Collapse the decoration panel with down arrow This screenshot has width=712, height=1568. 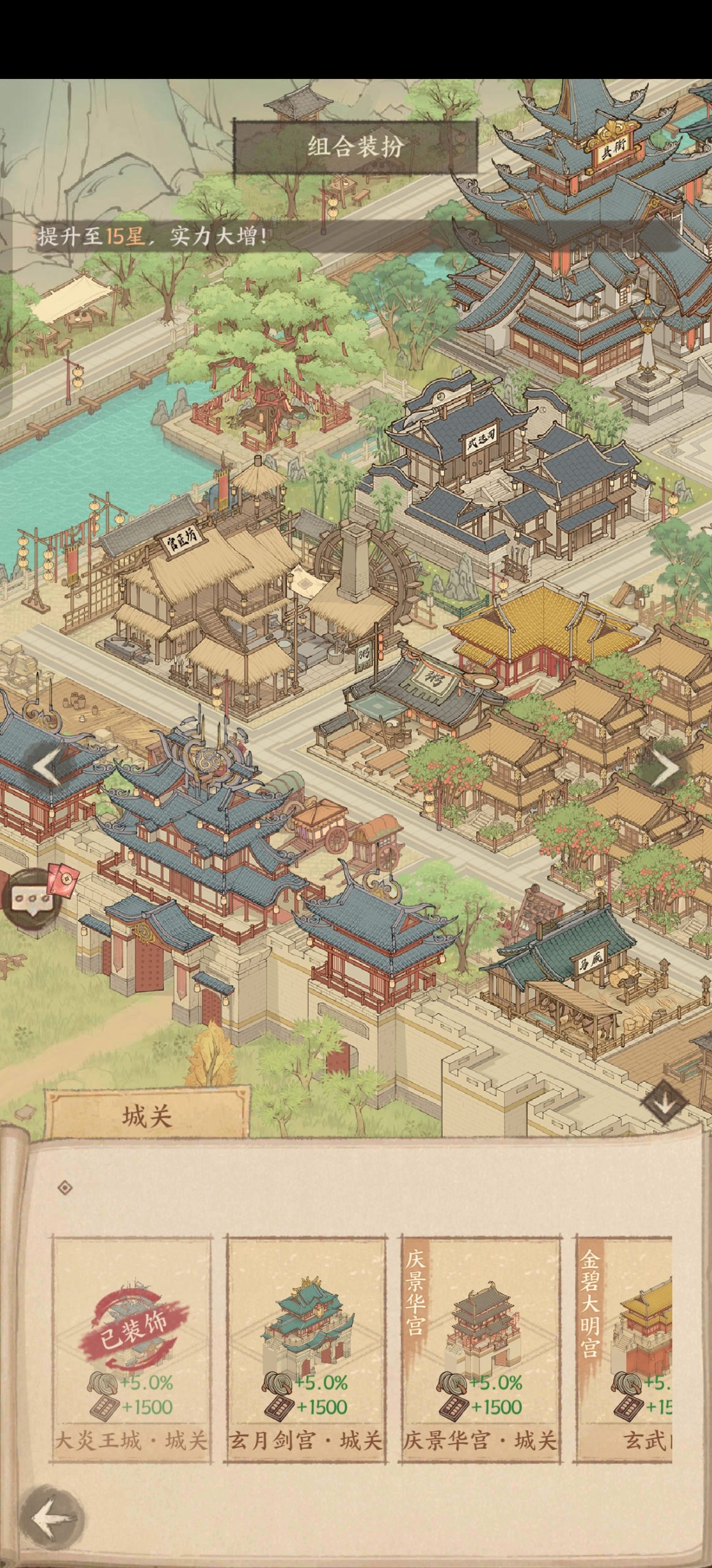(x=665, y=1102)
